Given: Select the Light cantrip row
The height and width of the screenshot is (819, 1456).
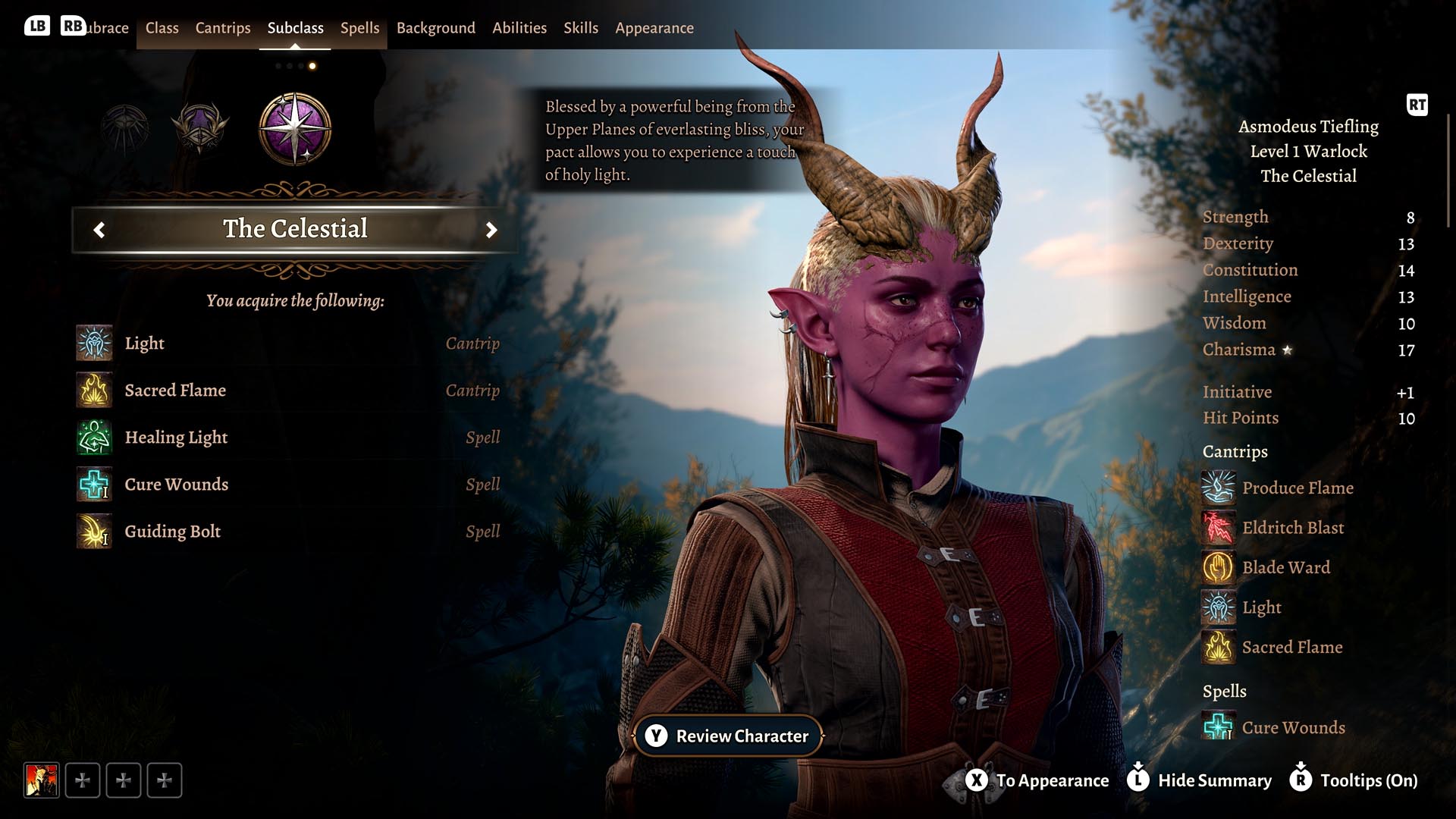Looking at the screenshot, I should [288, 344].
